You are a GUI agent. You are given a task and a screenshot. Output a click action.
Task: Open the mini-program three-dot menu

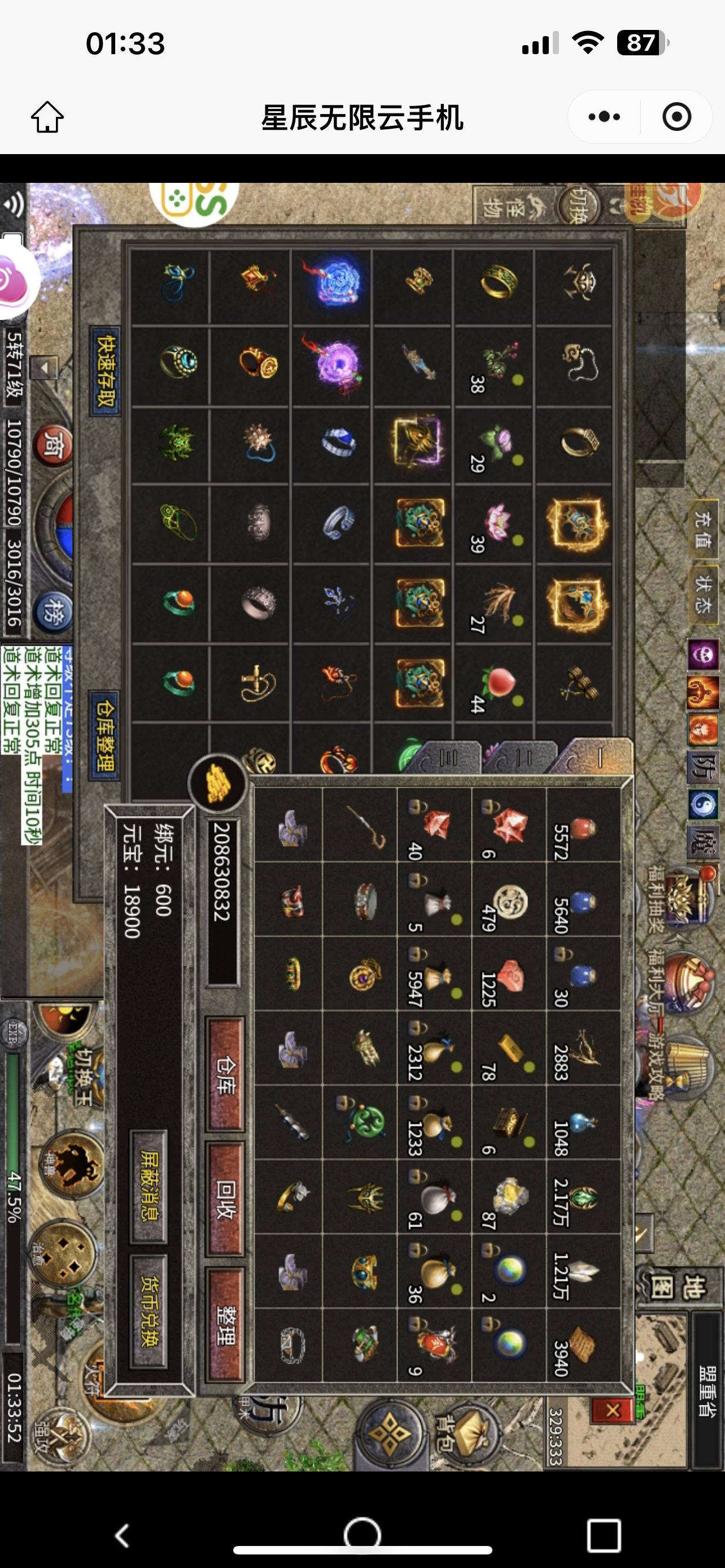coord(604,116)
